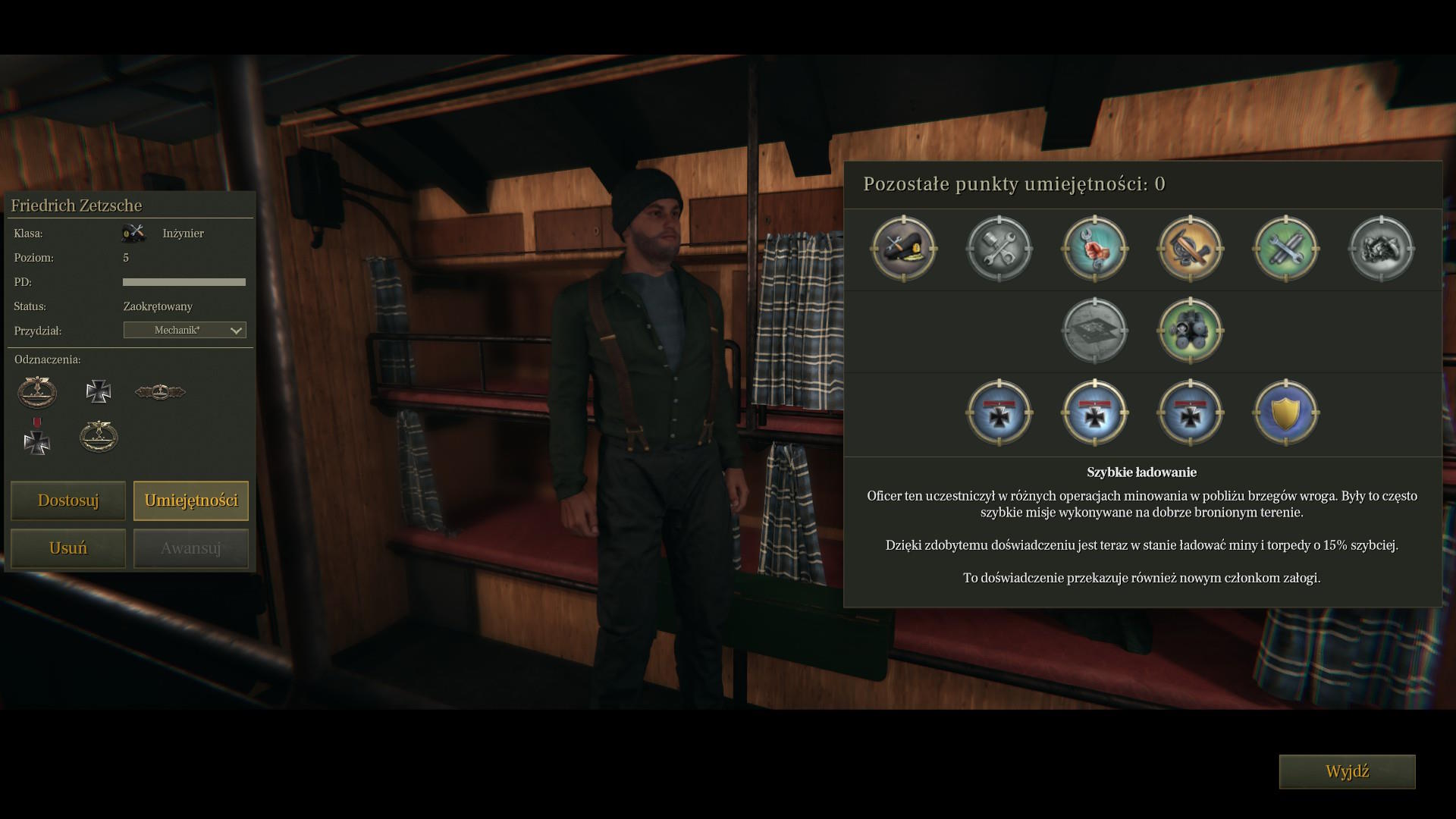Click the Dostosuj customize button
This screenshot has height=819, width=1456.
click(68, 500)
